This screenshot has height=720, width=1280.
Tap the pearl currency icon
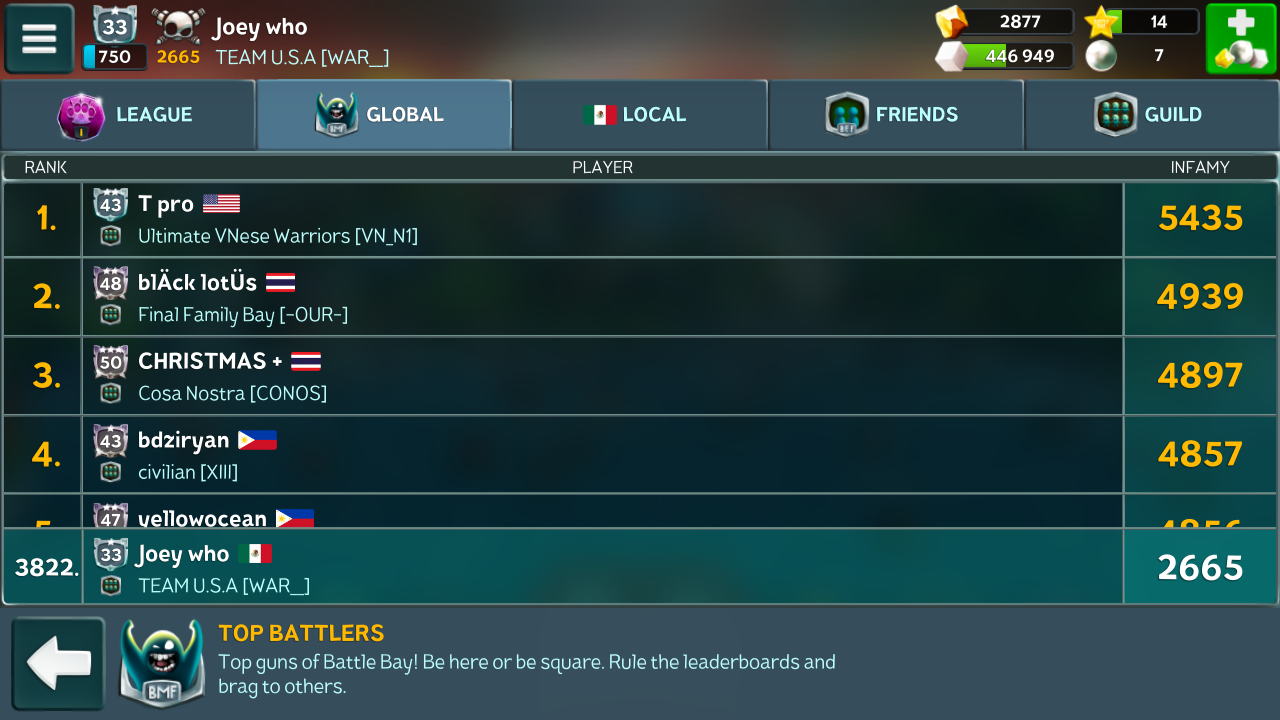(1101, 56)
